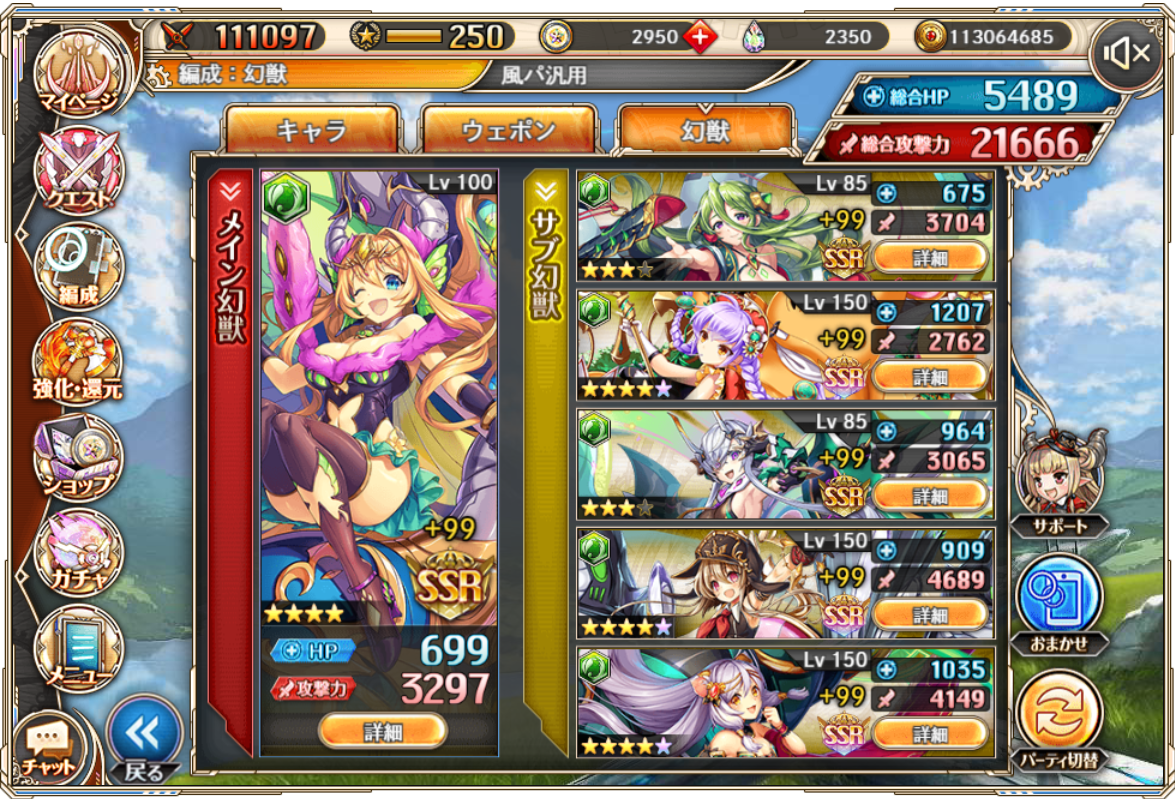The height and width of the screenshot is (799, 1175).
Task: Add jewels with the red plus button
Action: coord(700,38)
